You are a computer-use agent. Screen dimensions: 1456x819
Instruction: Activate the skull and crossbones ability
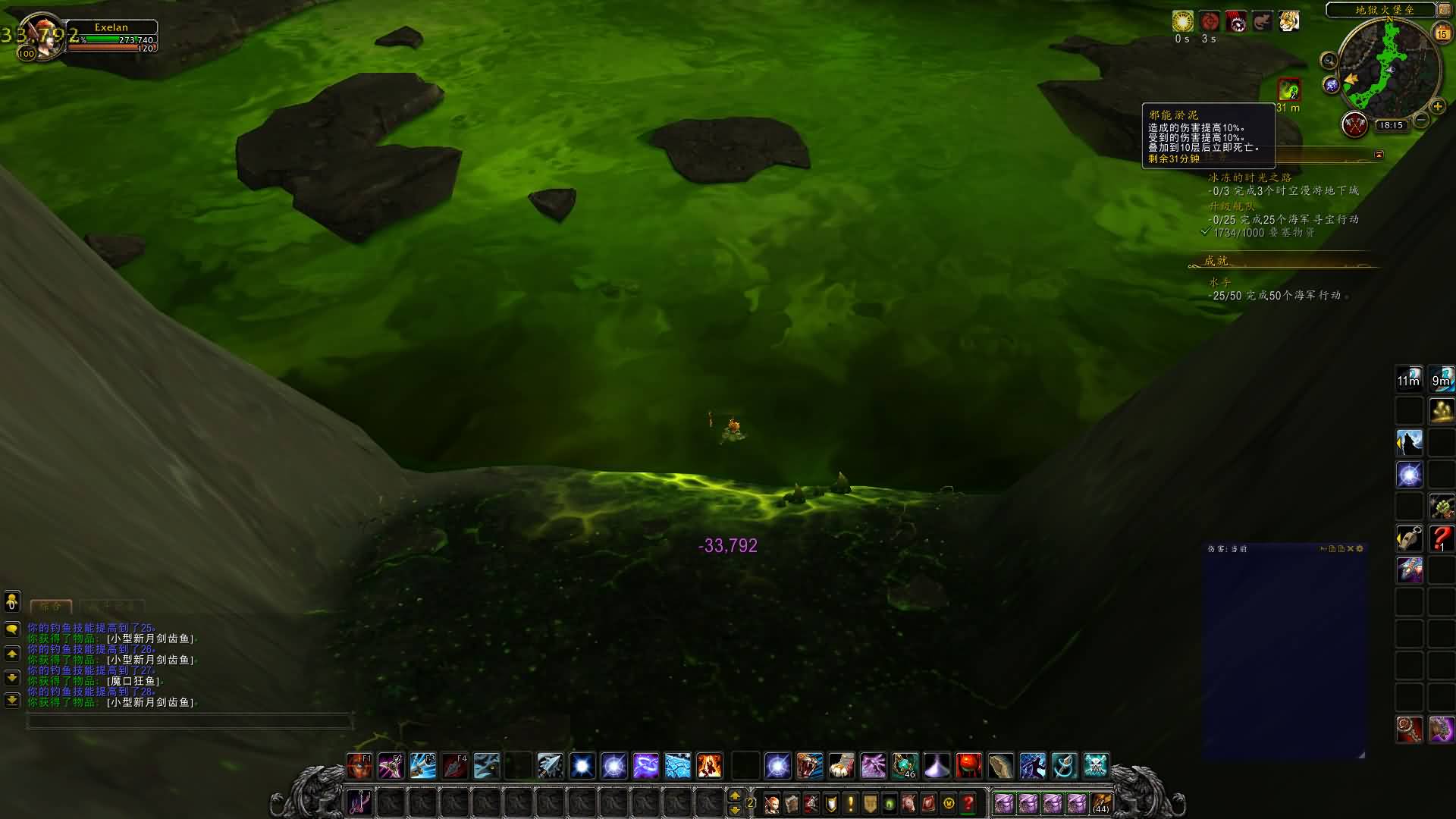1096,766
